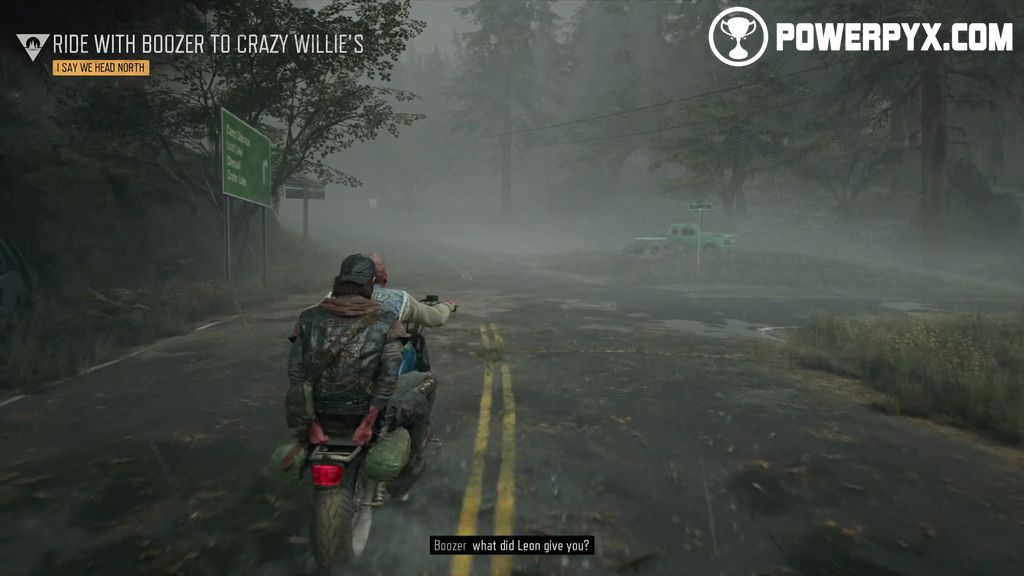1024x576 pixels.
Task: Select the "I Say We Head North" tag
Action: [101, 68]
